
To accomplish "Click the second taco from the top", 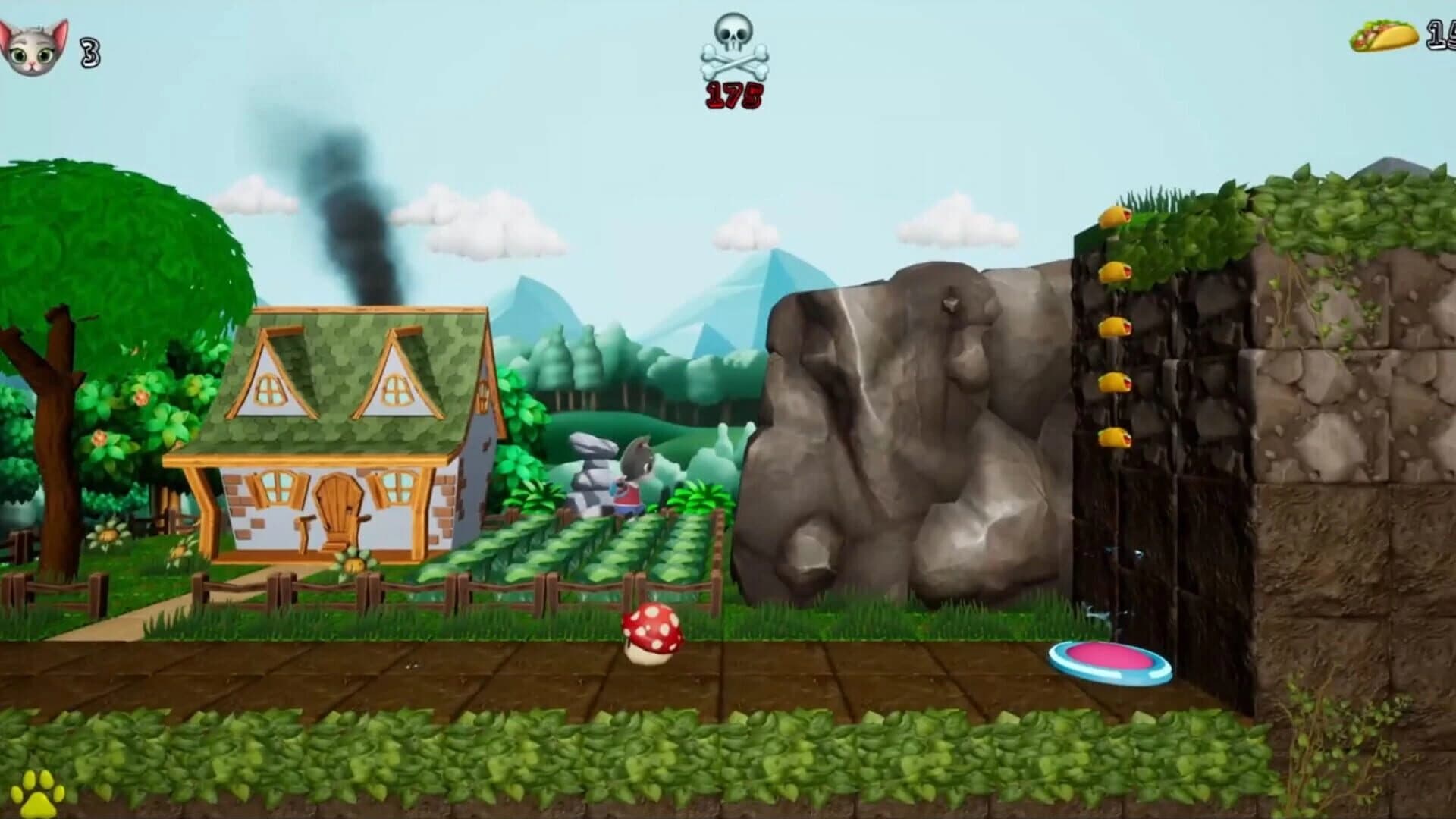I will coord(1115,273).
